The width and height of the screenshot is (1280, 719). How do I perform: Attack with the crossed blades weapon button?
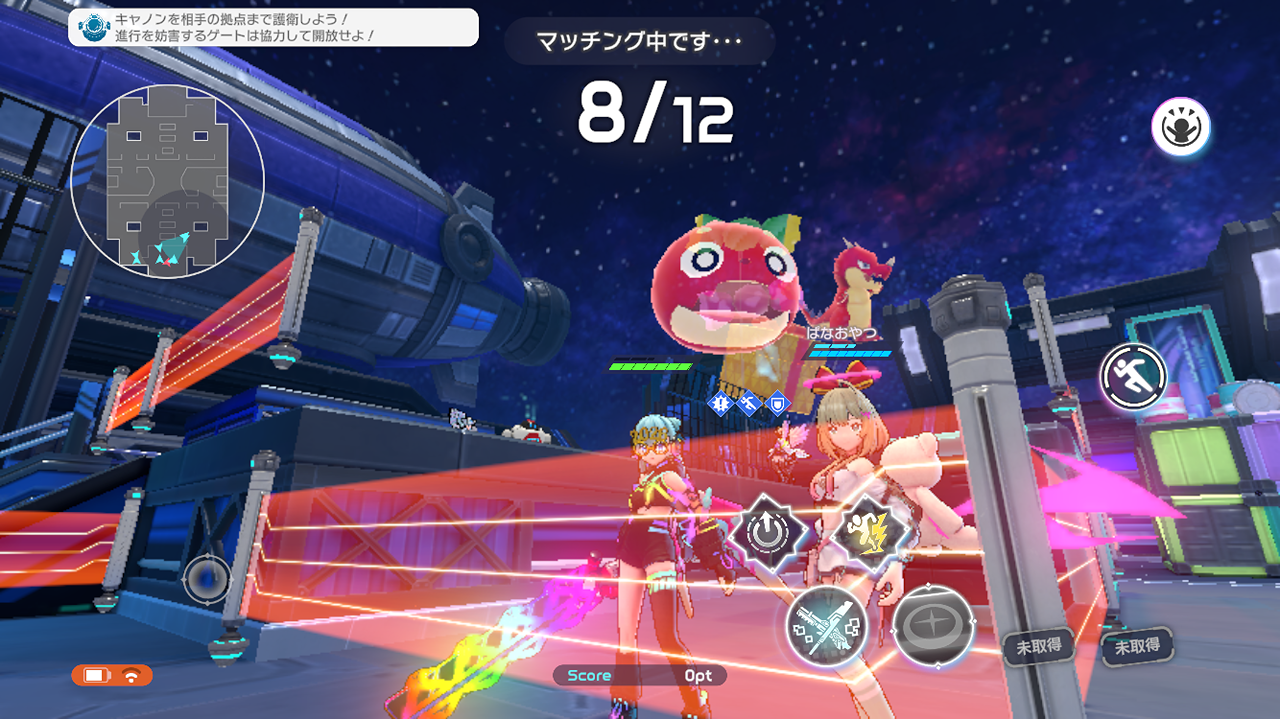[826, 627]
